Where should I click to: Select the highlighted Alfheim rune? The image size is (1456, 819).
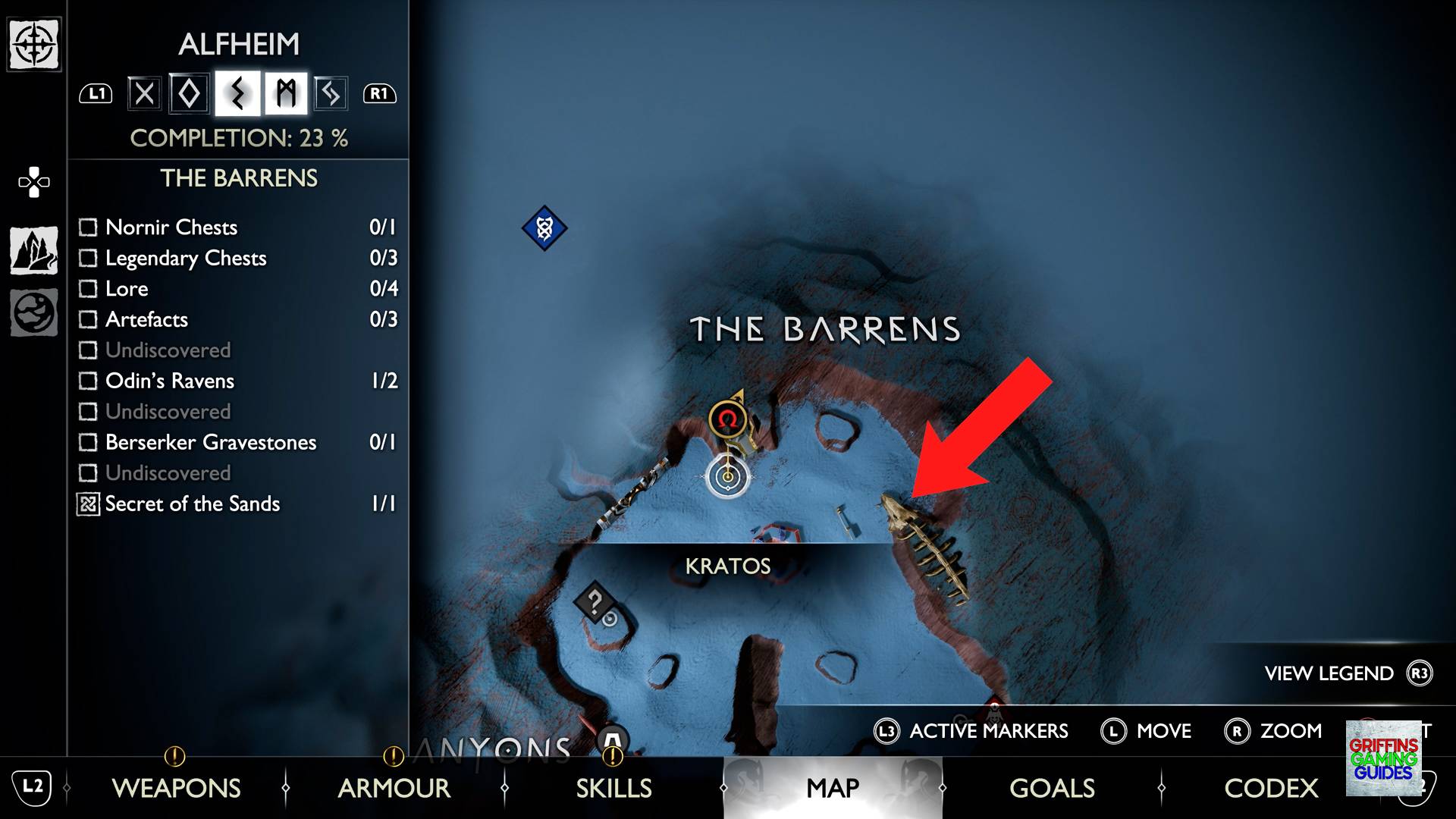[239, 93]
